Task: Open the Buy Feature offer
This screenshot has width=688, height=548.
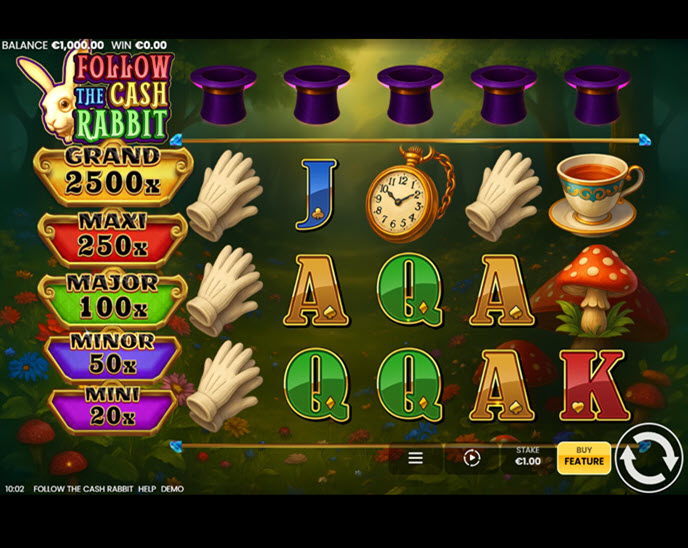Action: point(584,457)
